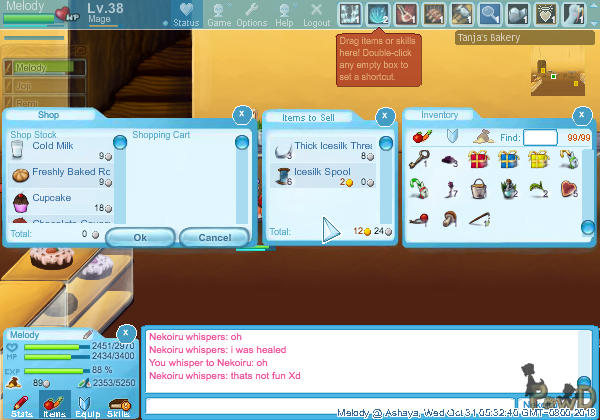600x420 pixels.
Task: Open the Equip tab
Action: click(86, 405)
